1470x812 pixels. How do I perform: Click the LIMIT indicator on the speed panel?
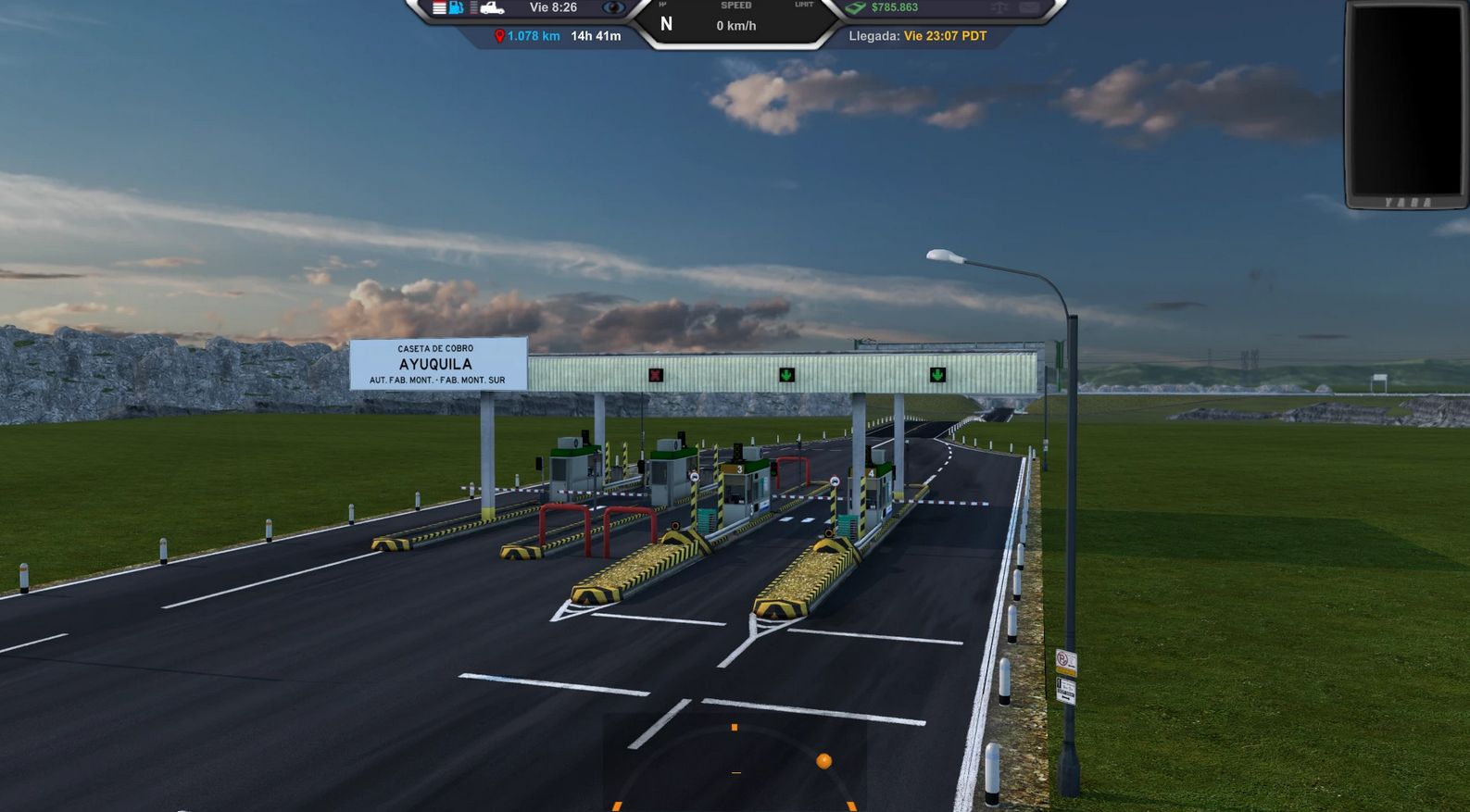[x=802, y=5]
